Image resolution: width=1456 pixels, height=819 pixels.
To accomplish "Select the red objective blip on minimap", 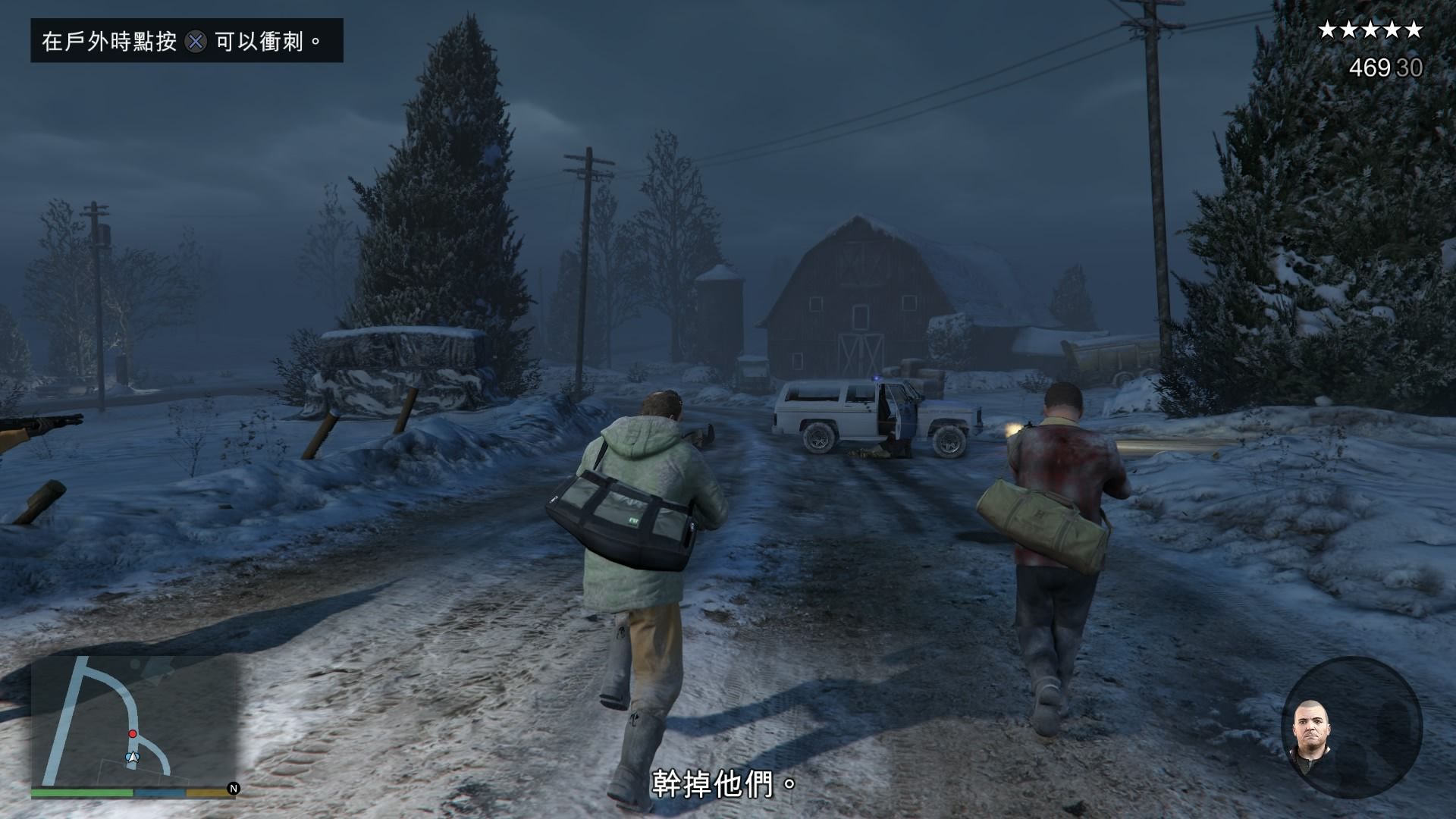I will (x=133, y=734).
